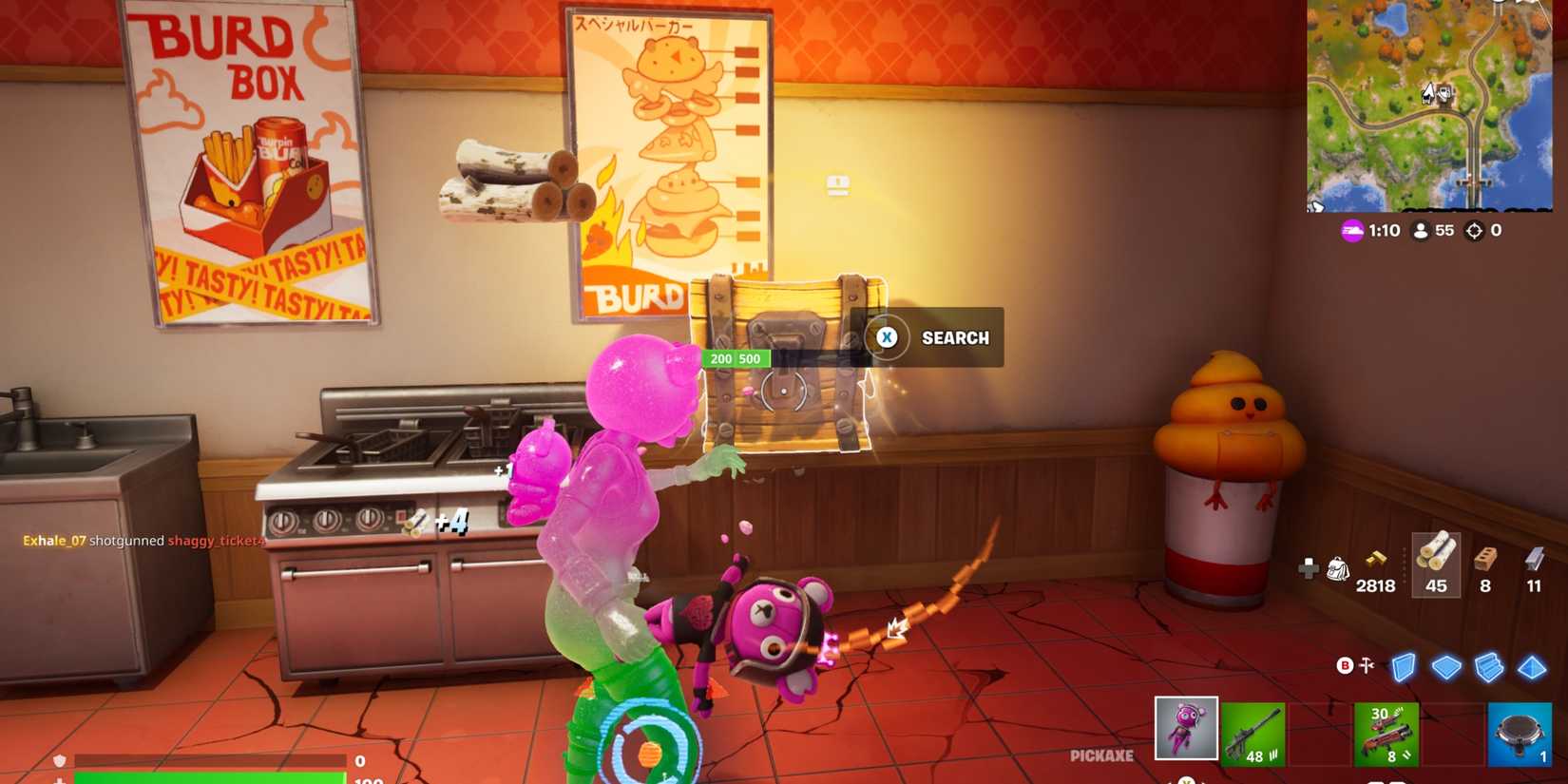Select the brick material icon

(1484, 561)
